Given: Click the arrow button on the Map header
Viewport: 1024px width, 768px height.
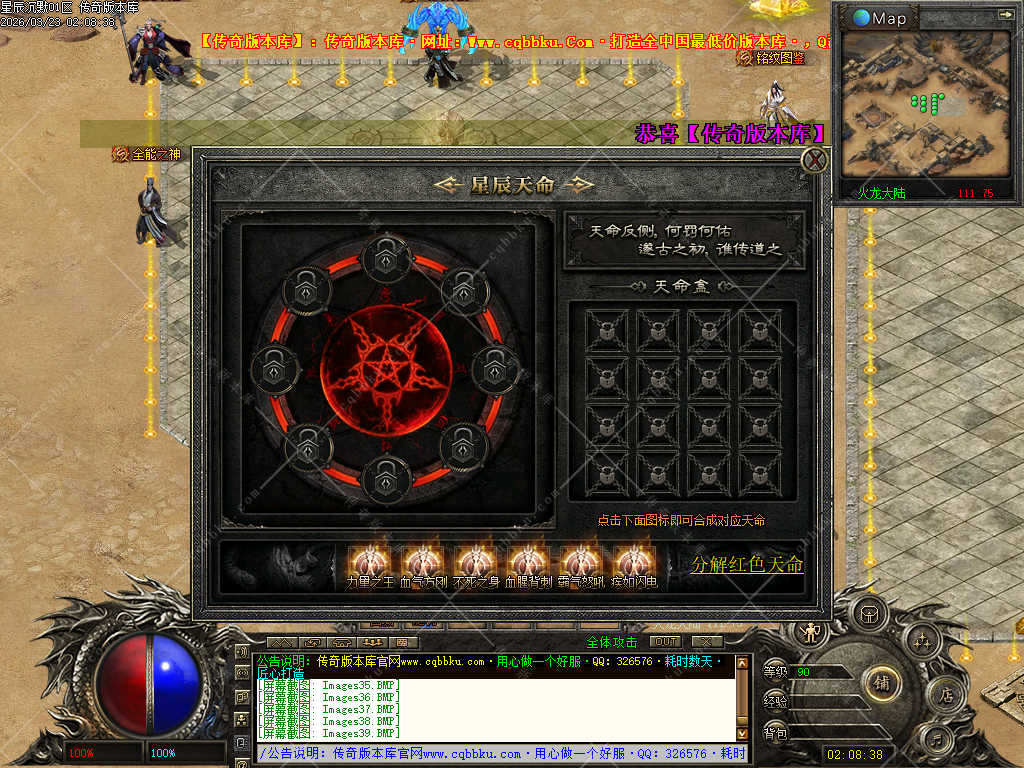Looking at the screenshot, I should tap(1005, 15).
